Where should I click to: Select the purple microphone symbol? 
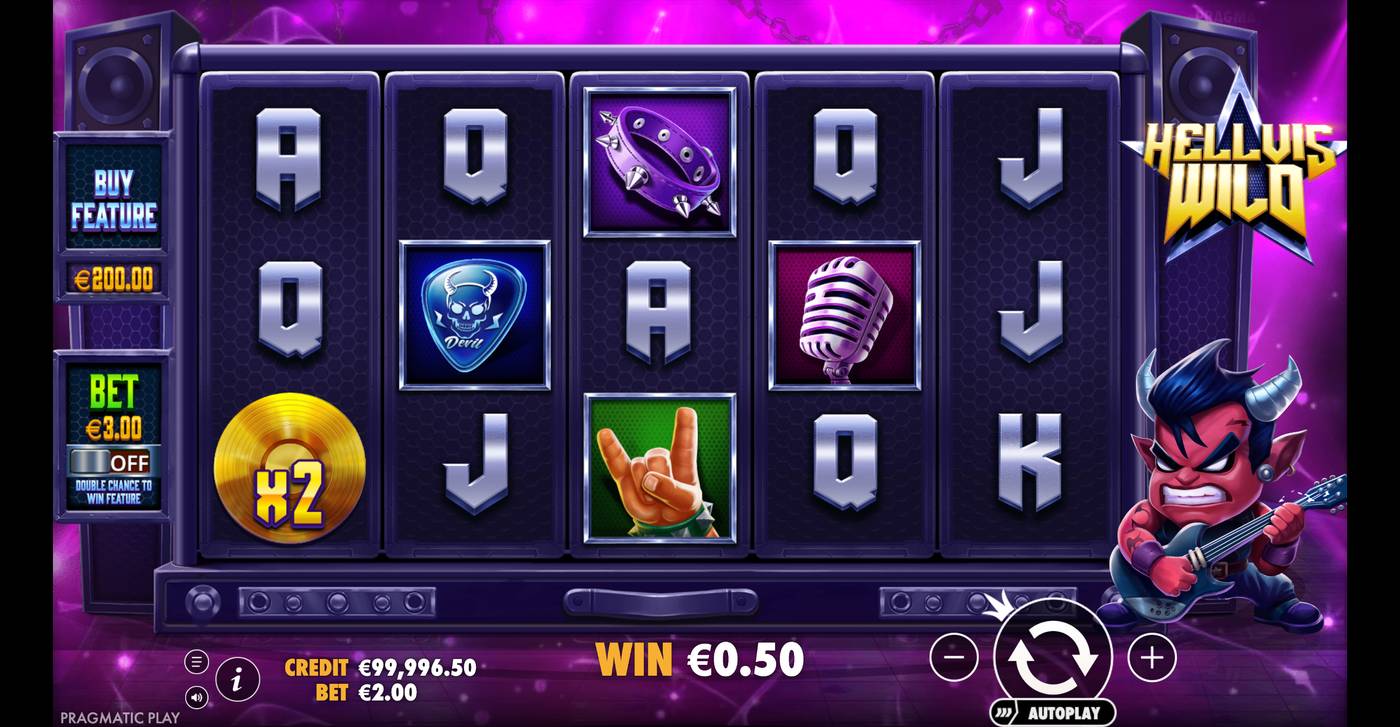(x=845, y=313)
